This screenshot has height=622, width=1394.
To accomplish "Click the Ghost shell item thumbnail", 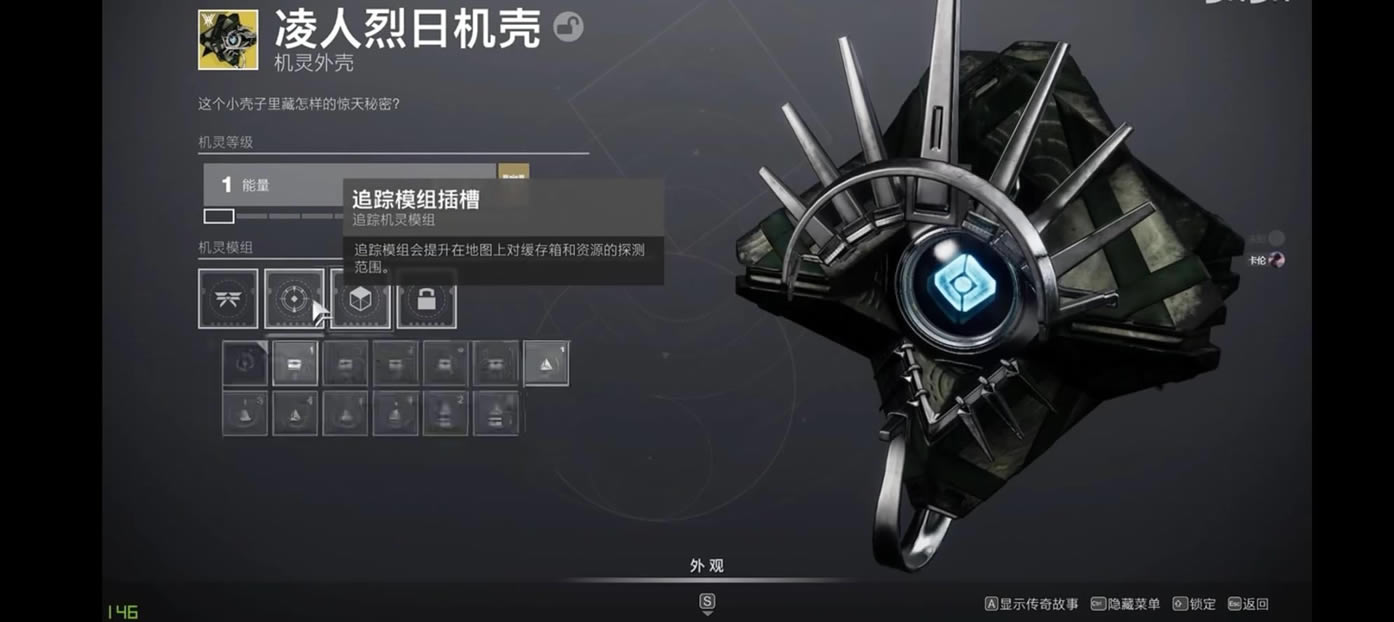I will click(x=228, y=40).
